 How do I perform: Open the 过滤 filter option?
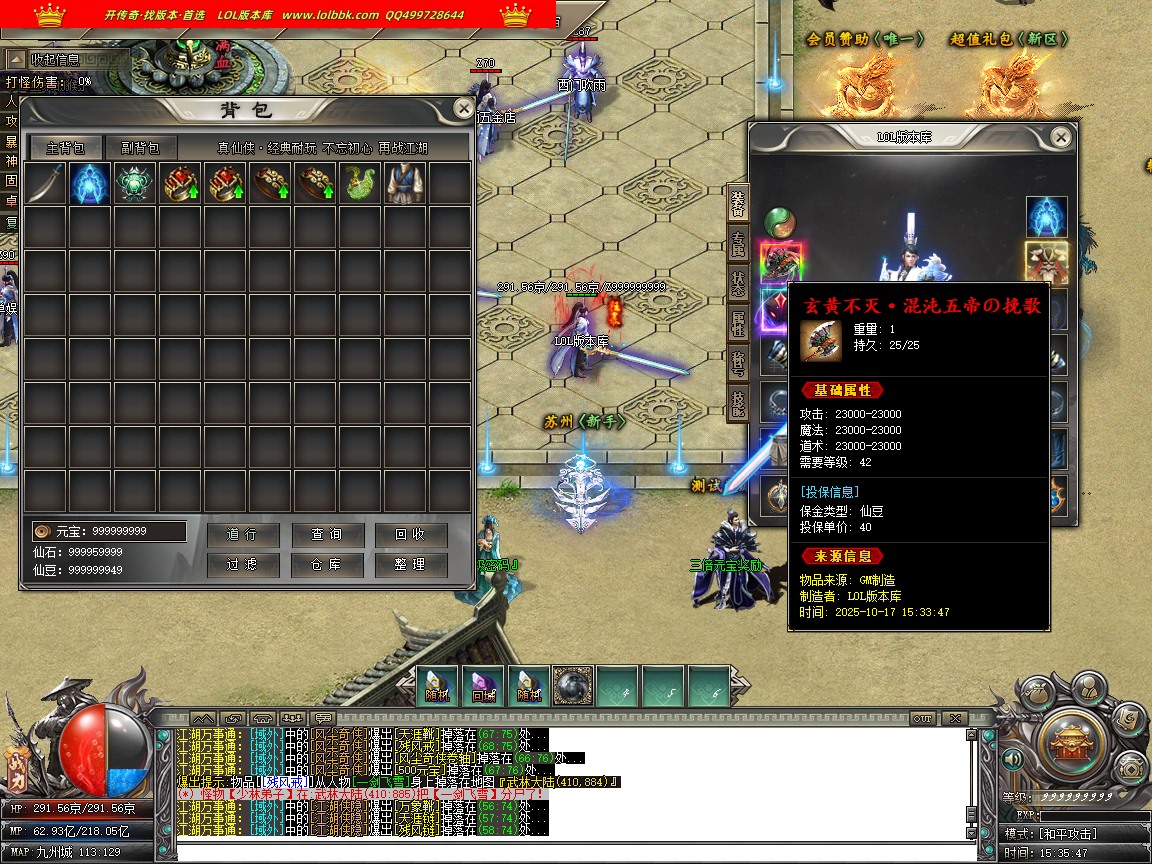[243, 565]
